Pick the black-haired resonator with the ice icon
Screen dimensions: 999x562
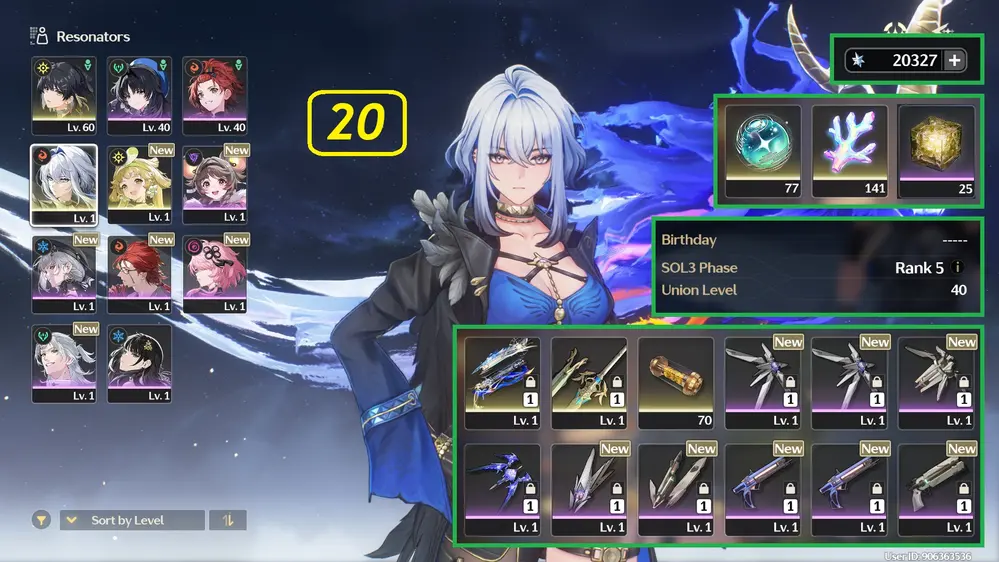tap(139, 362)
